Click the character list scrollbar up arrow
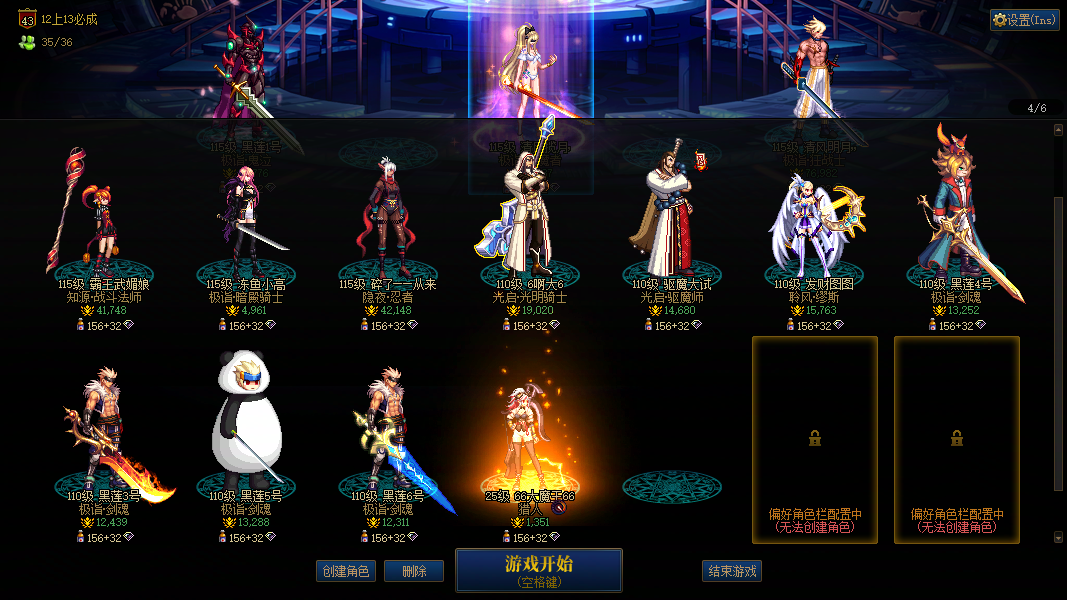Image resolution: width=1067 pixels, height=600 pixels. click(1059, 129)
